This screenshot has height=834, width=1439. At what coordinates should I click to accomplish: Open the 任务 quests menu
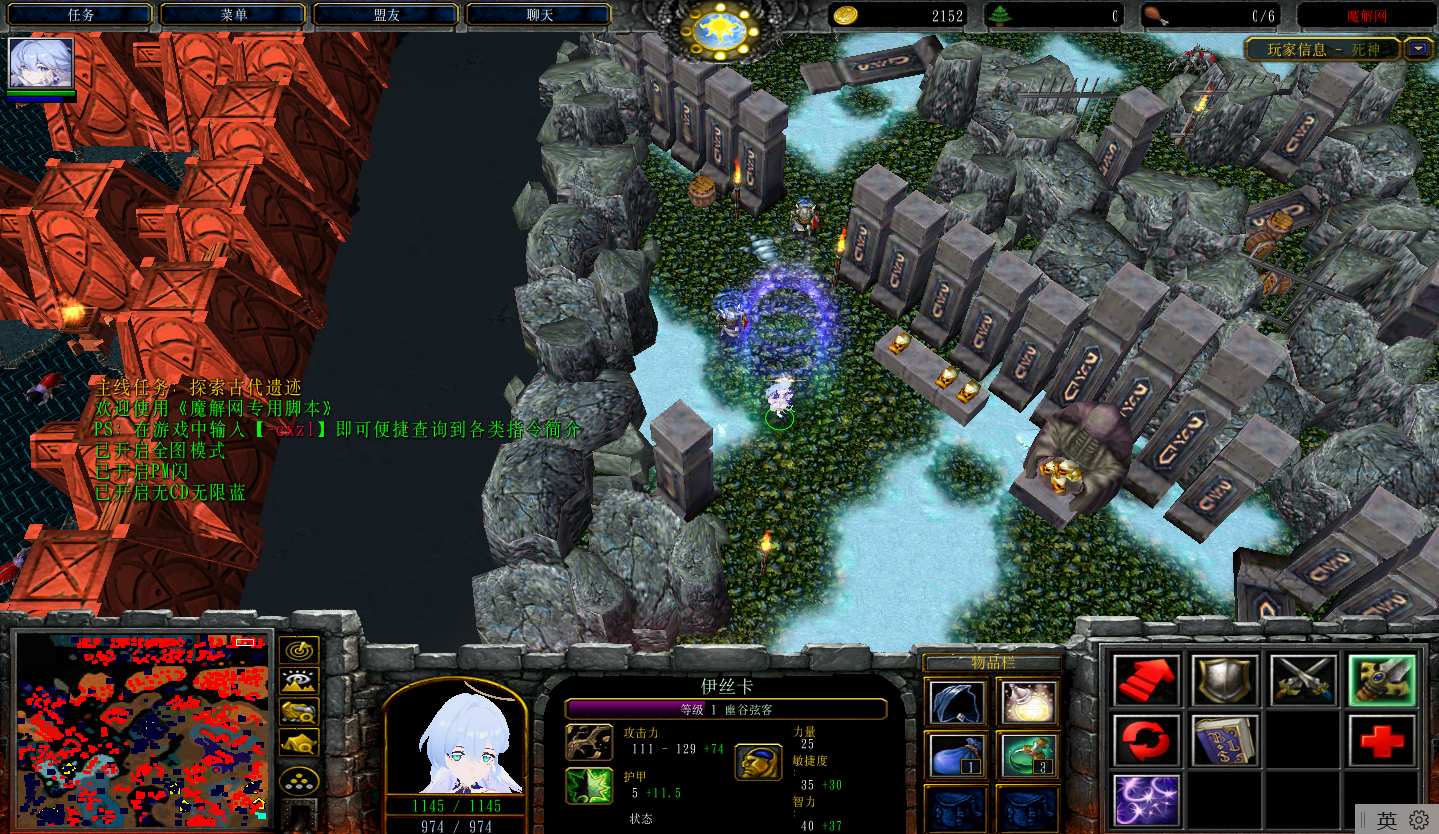tap(81, 15)
